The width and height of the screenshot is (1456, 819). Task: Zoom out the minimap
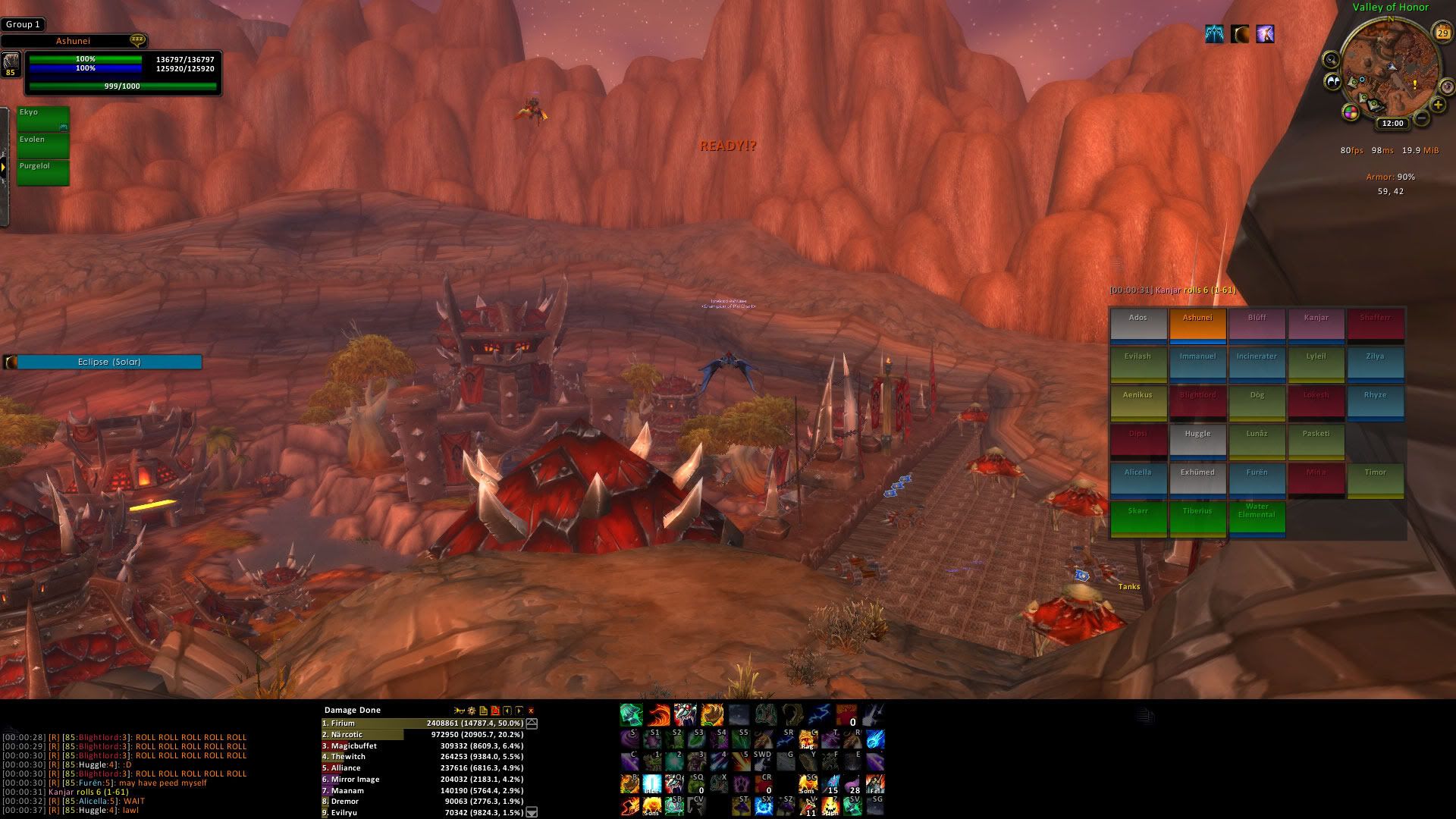pos(1422,118)
